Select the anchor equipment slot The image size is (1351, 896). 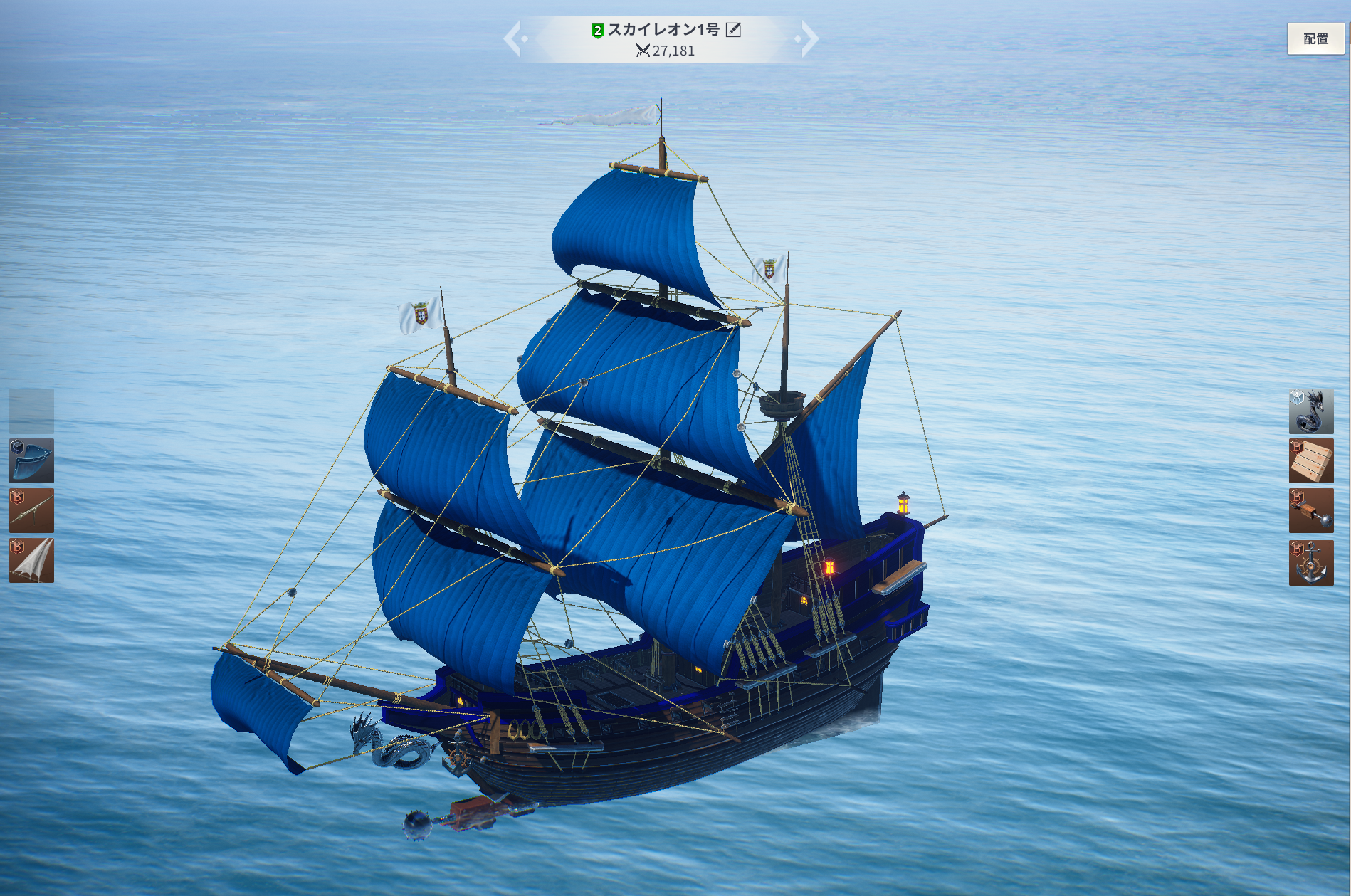coord(1311,562)
